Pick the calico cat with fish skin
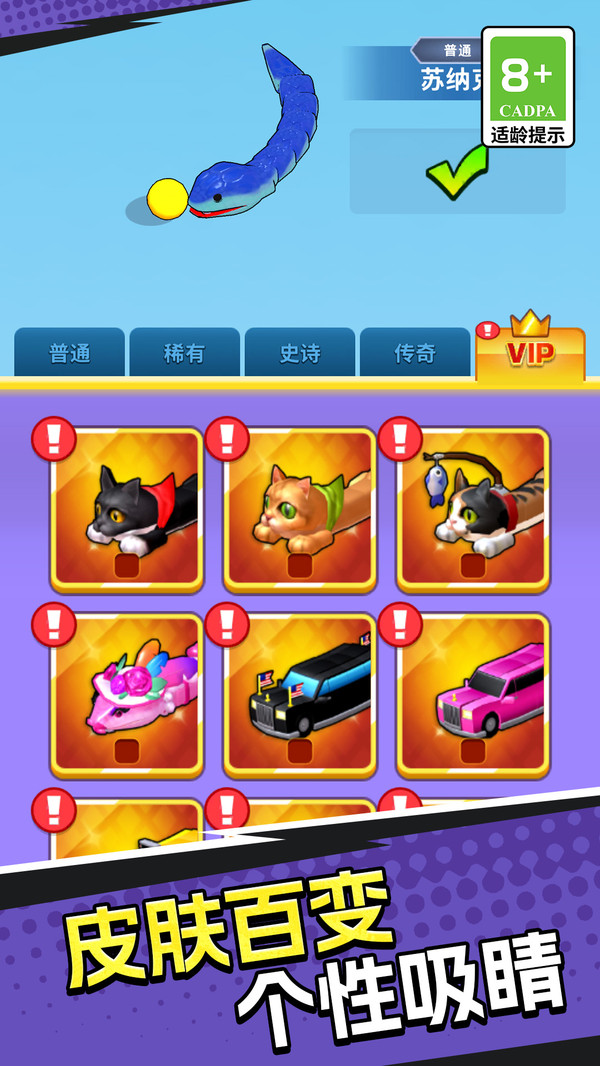 click(x=473, y=509)
